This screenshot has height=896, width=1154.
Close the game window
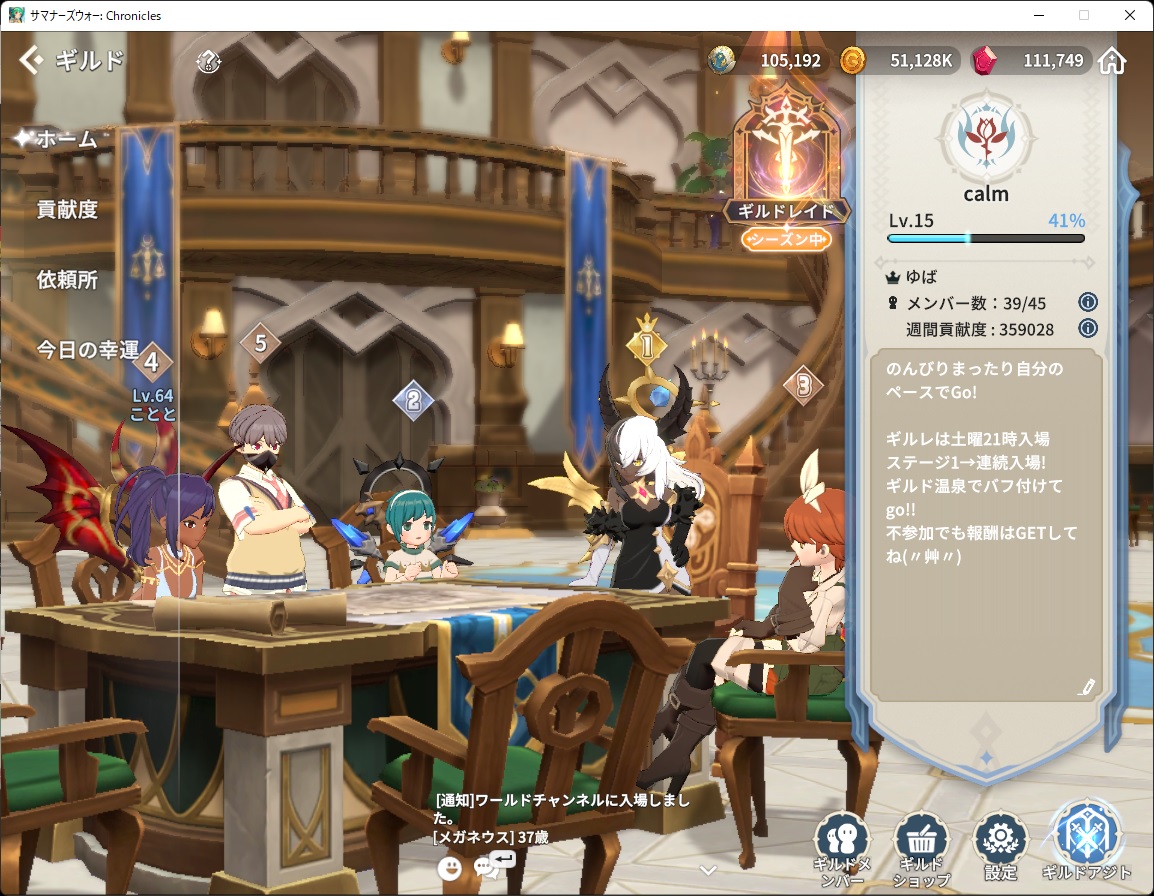[x=1130, y=15]
